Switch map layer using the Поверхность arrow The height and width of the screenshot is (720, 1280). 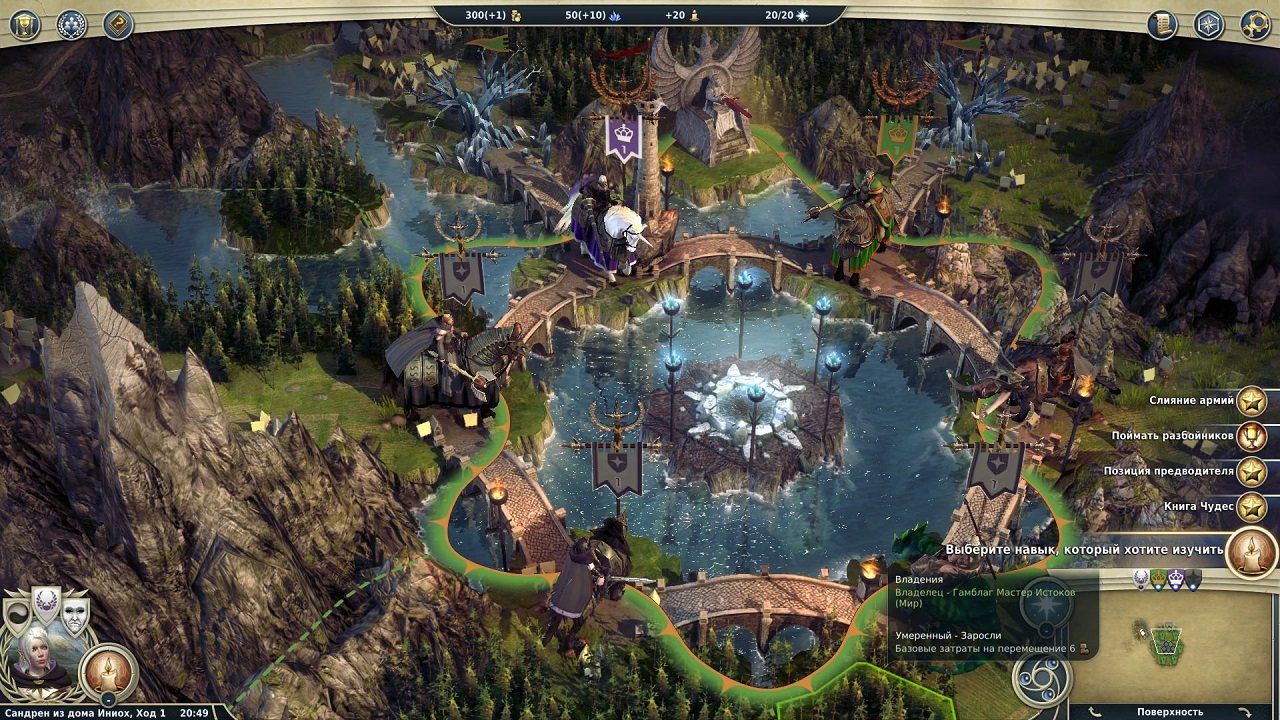1245,710
